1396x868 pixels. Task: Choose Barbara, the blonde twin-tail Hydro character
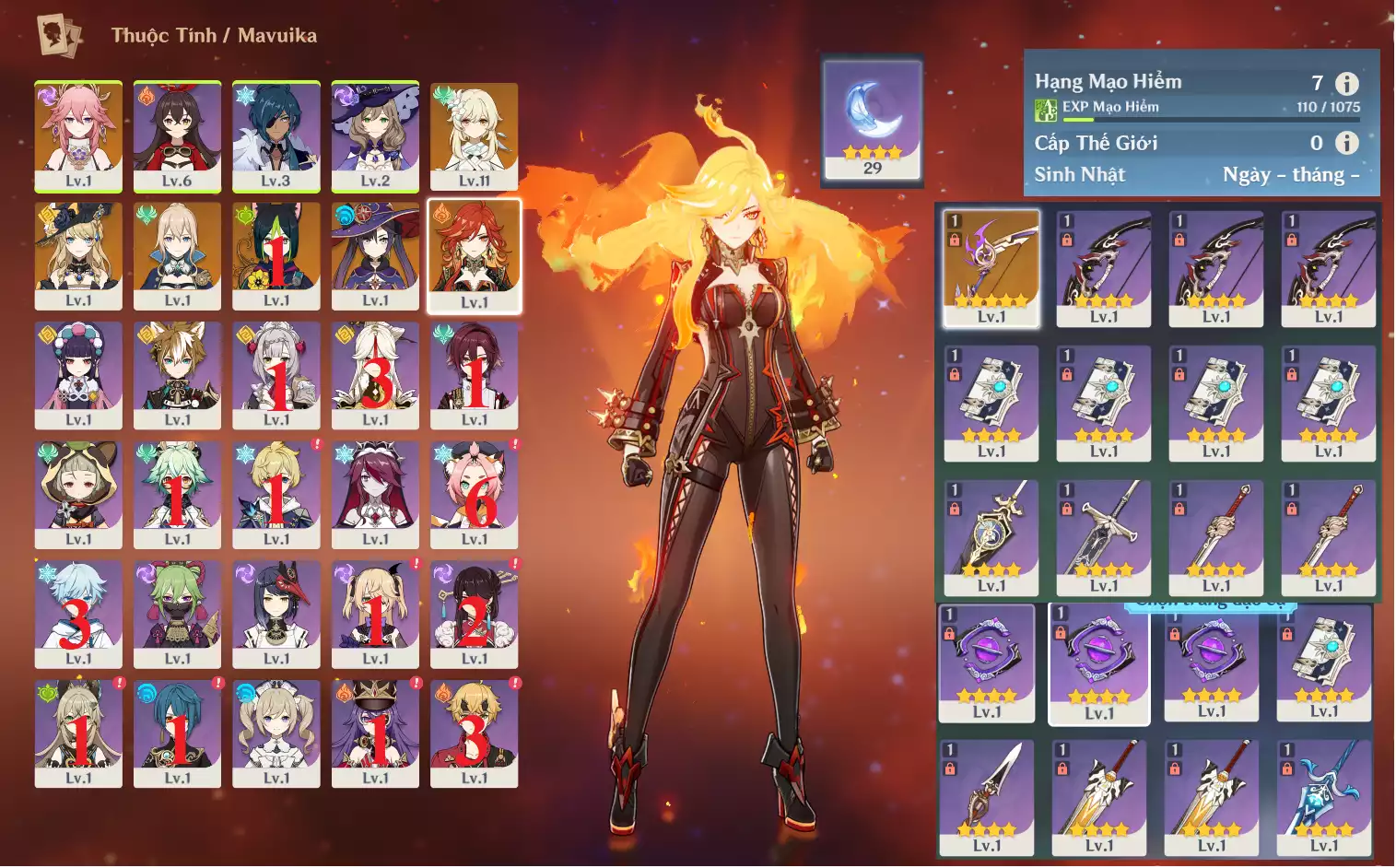pos(276,733)
